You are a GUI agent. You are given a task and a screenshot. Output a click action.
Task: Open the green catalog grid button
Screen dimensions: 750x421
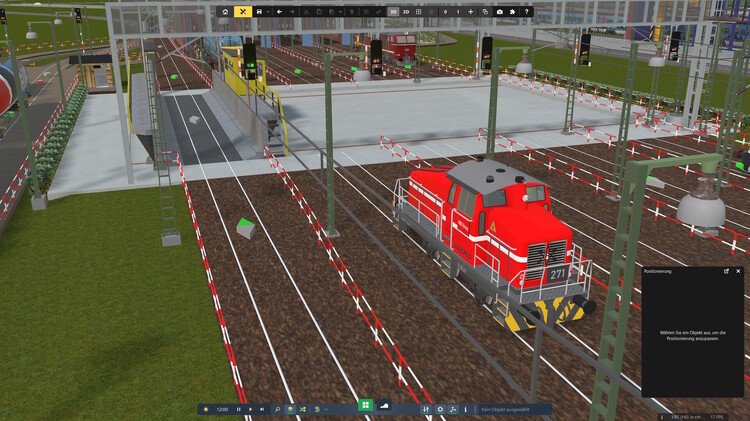(366, 405)
